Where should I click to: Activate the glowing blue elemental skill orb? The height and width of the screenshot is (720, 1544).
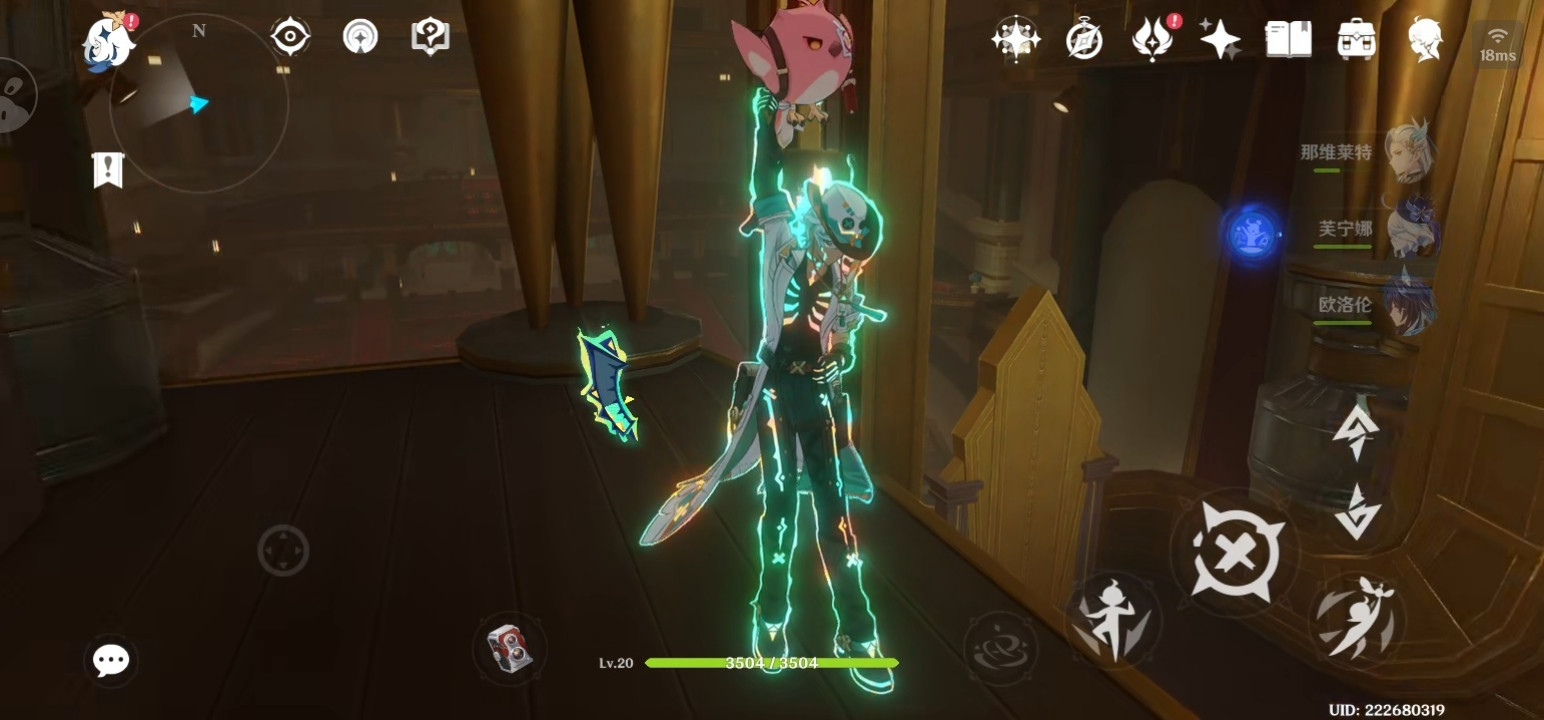point(1251,234)
